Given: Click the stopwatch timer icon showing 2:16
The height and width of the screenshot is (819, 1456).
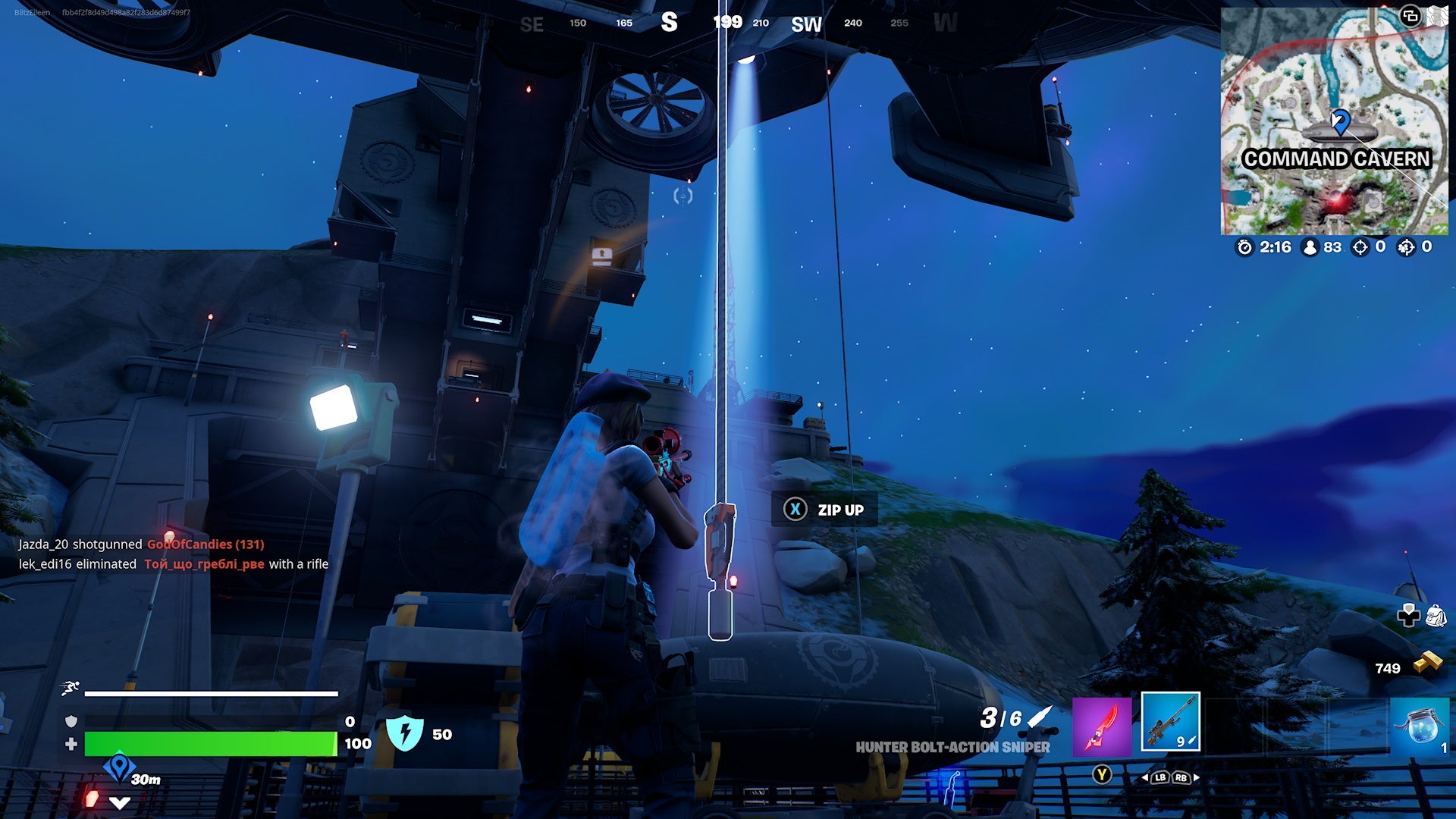Looking at the screenshot, I should pyautogui.click(x=1246, y=247).
